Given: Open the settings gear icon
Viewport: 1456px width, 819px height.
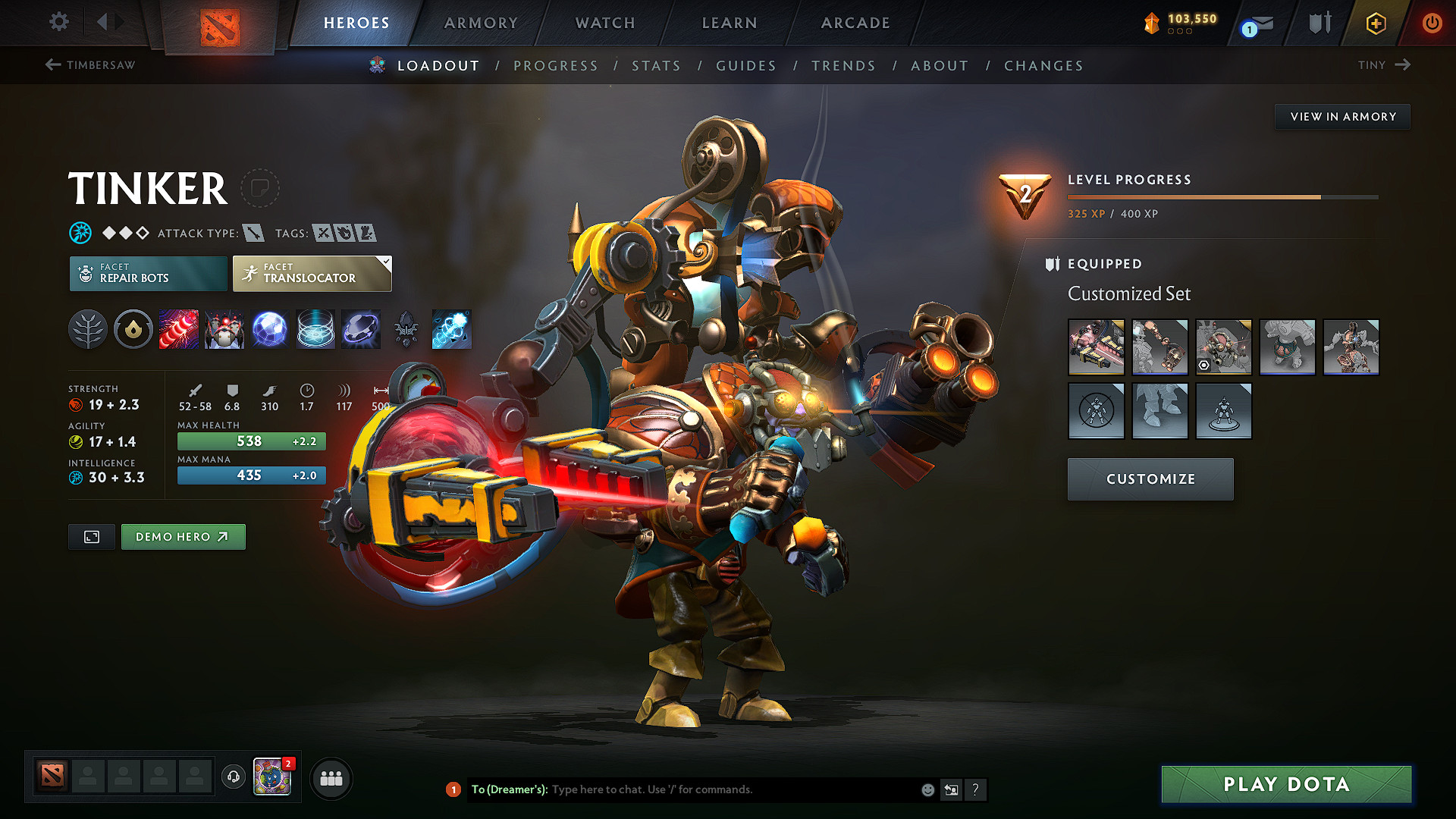Looking at the screenshot, I should [58, 22].
